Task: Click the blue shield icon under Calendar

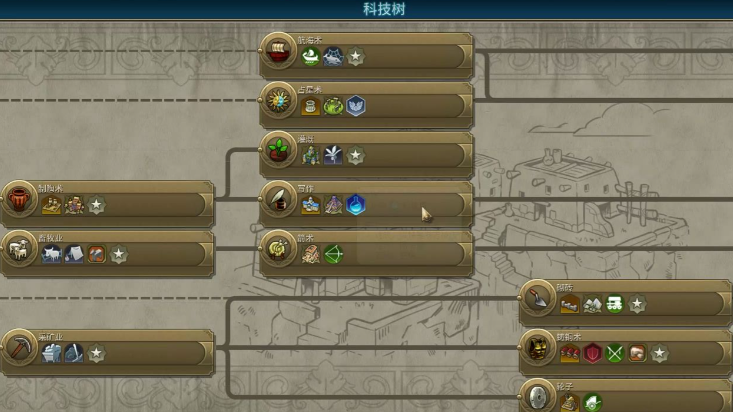Action: point(356,106)
